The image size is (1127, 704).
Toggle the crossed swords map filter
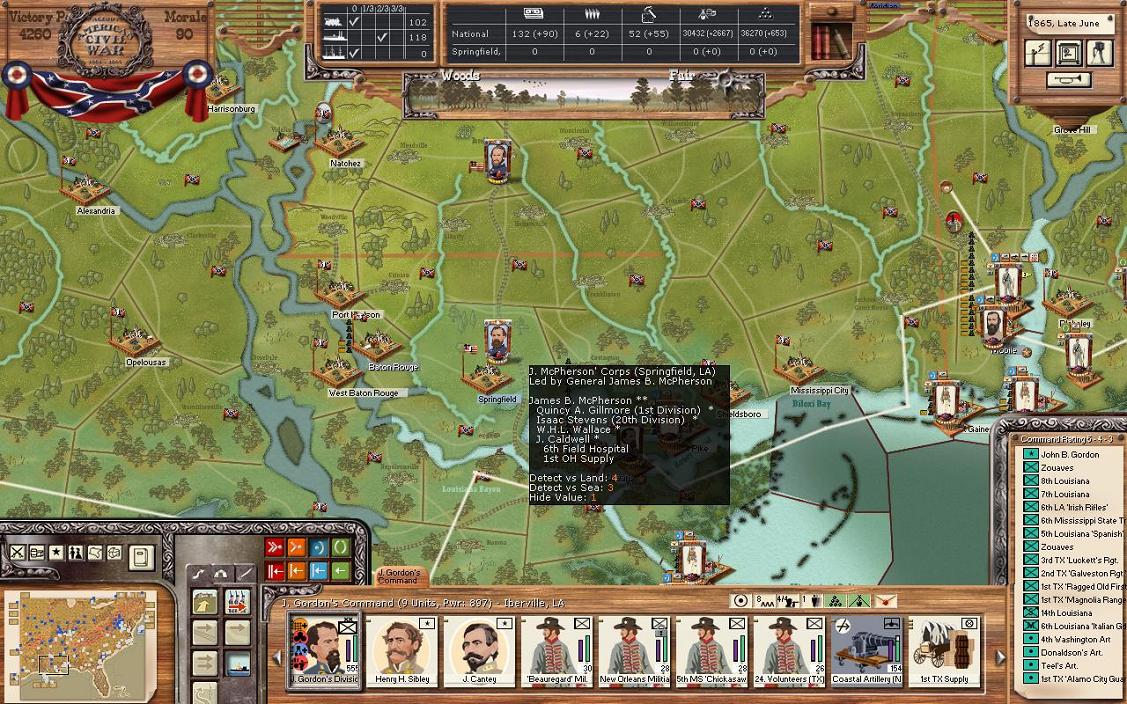pyautogui.click(x=18, y=552)
